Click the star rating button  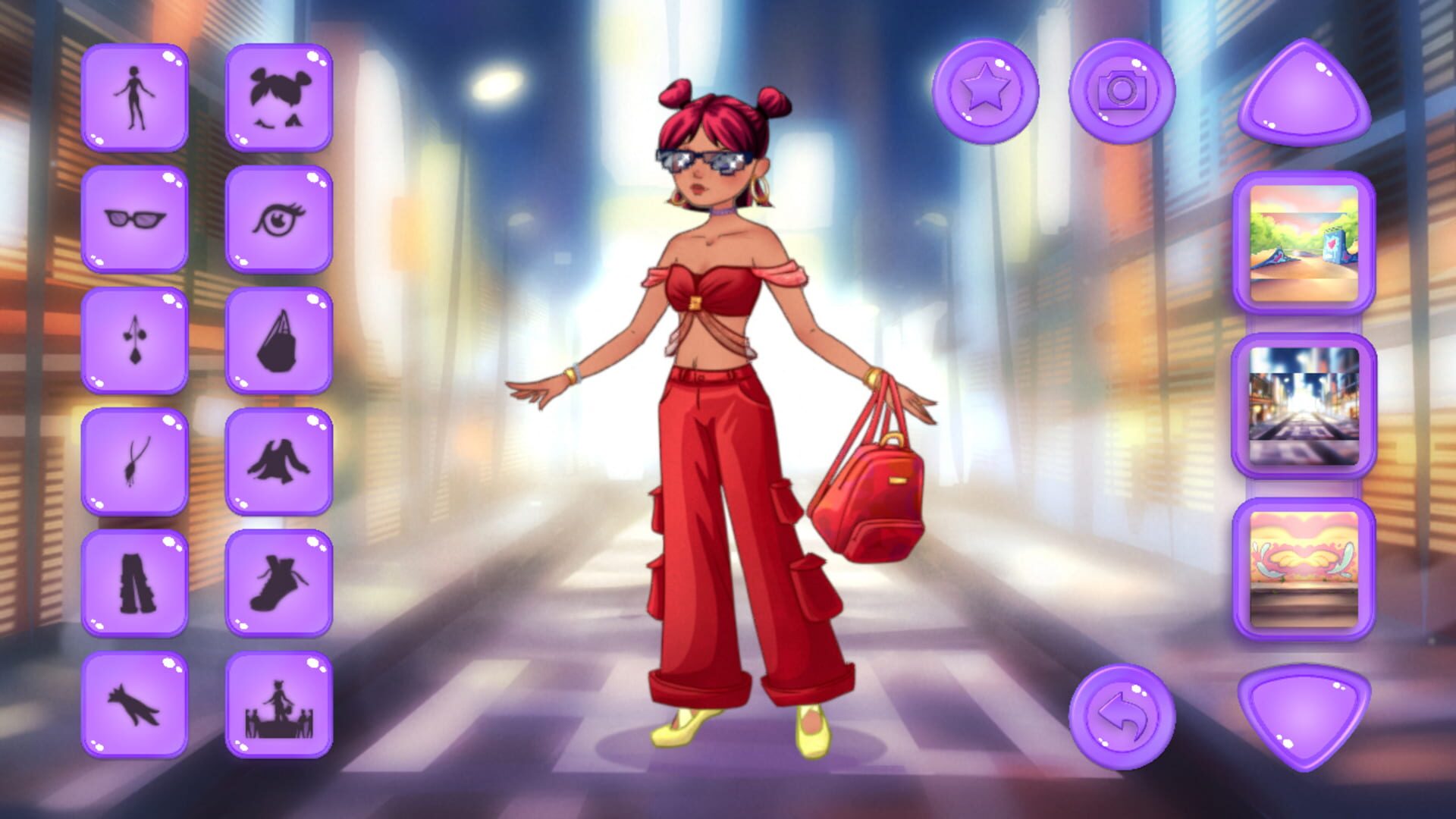click(x=986, y=93)
